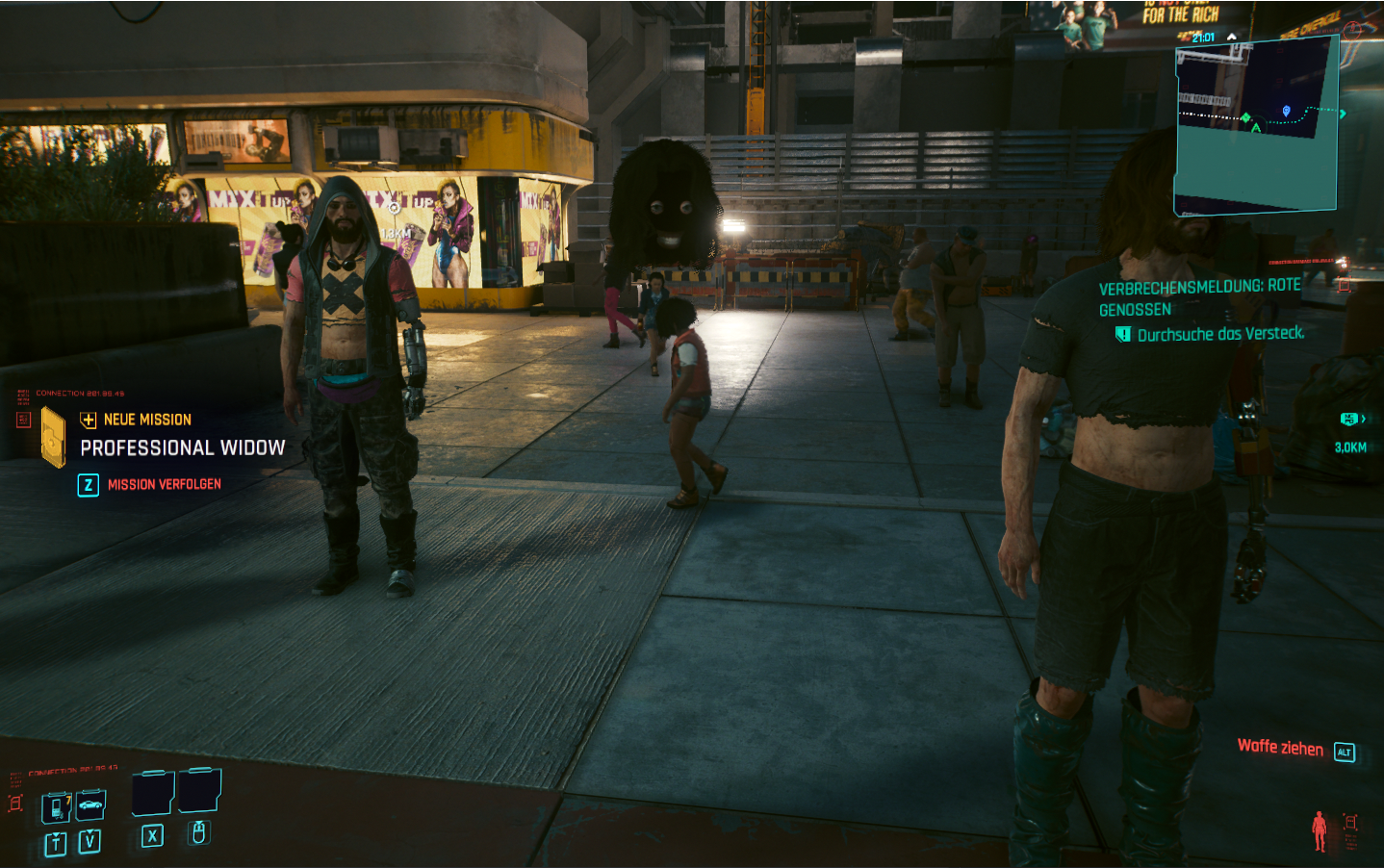Select the 'Durchsuche das Versteck' objective

(x=1220, y=334)
